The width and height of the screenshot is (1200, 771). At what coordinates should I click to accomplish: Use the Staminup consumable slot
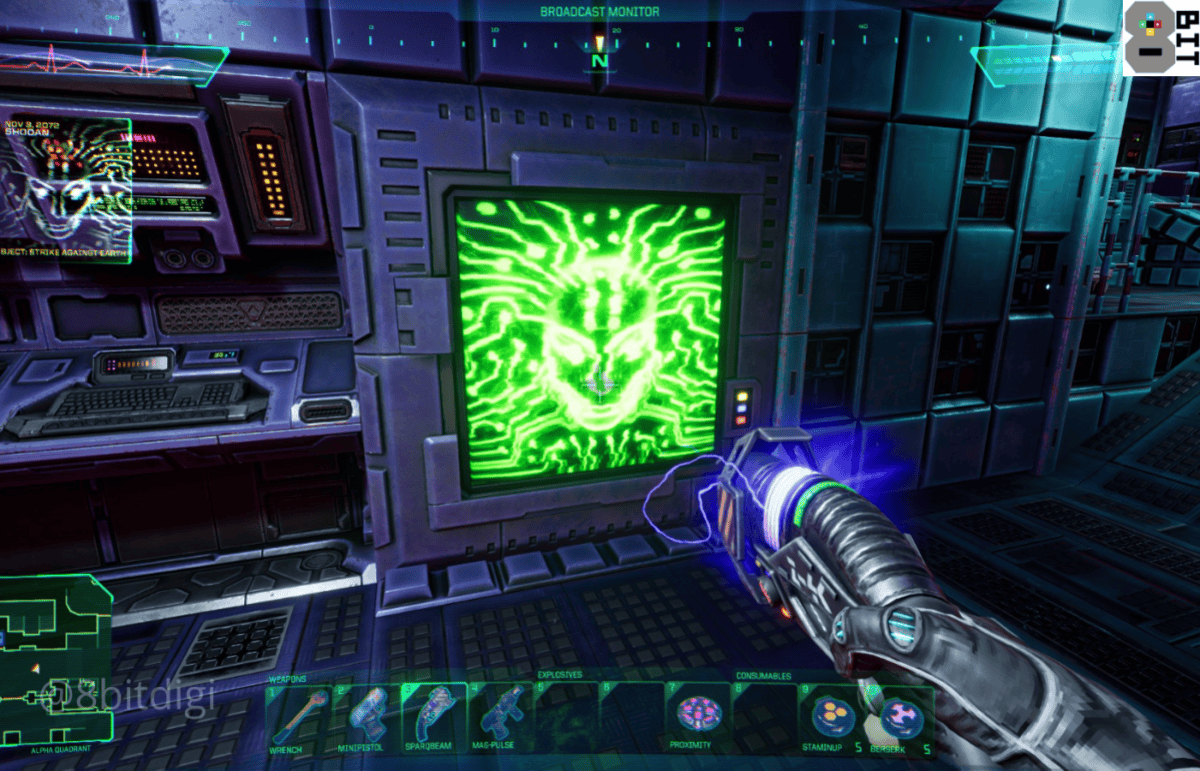(x=830, y=714)
